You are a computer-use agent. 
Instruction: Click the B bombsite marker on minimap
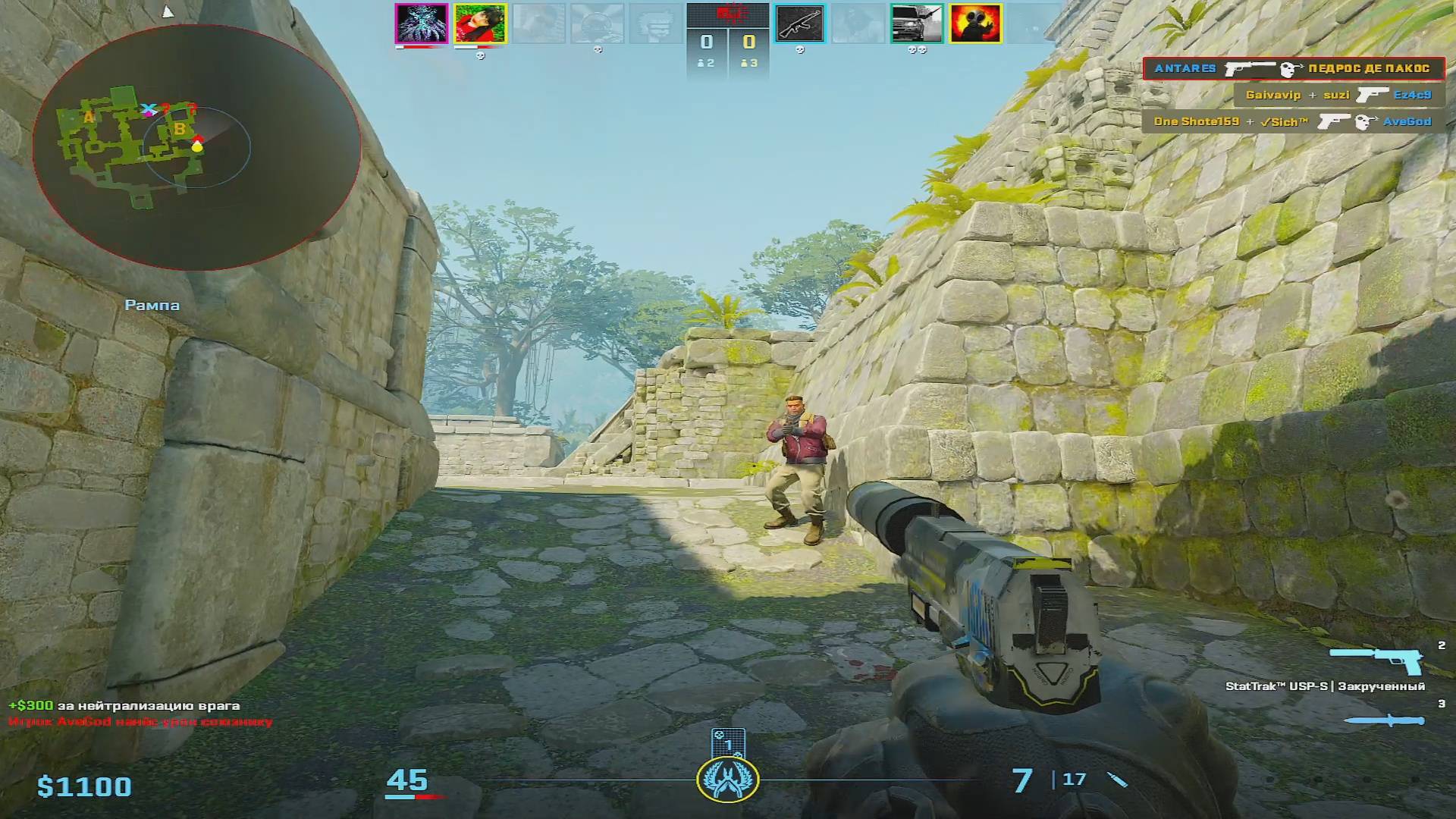(x=180, y=129)
